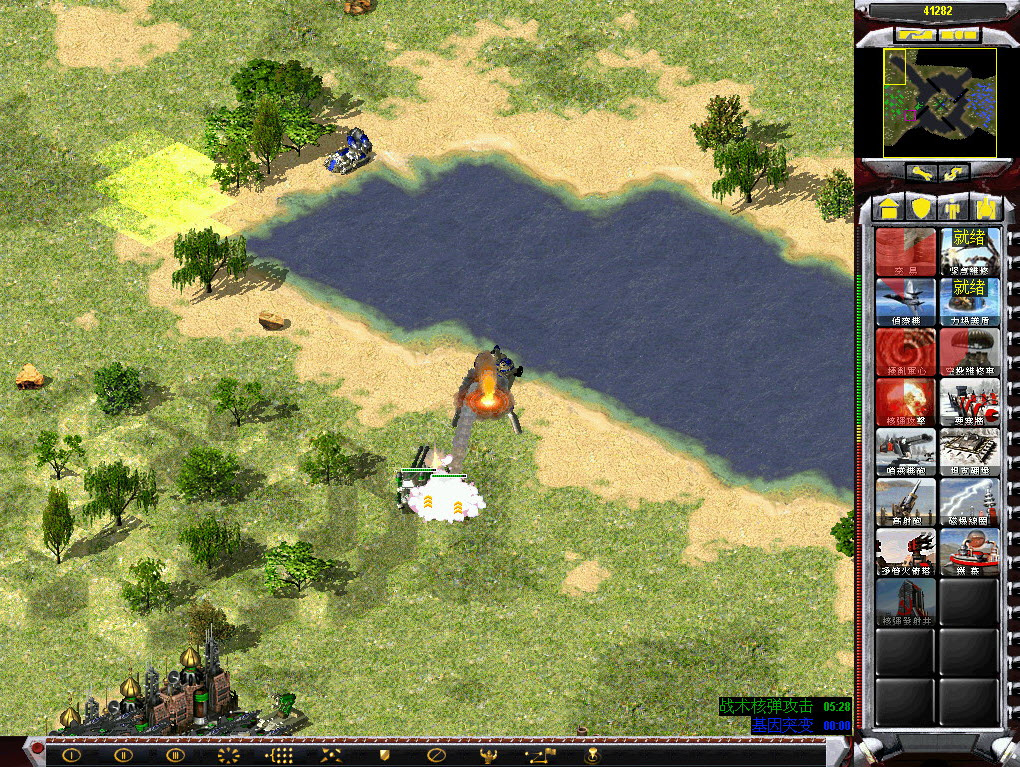Build the Tesla coil
Viewport: 1020px width, 767px height.
click(969, 502)
